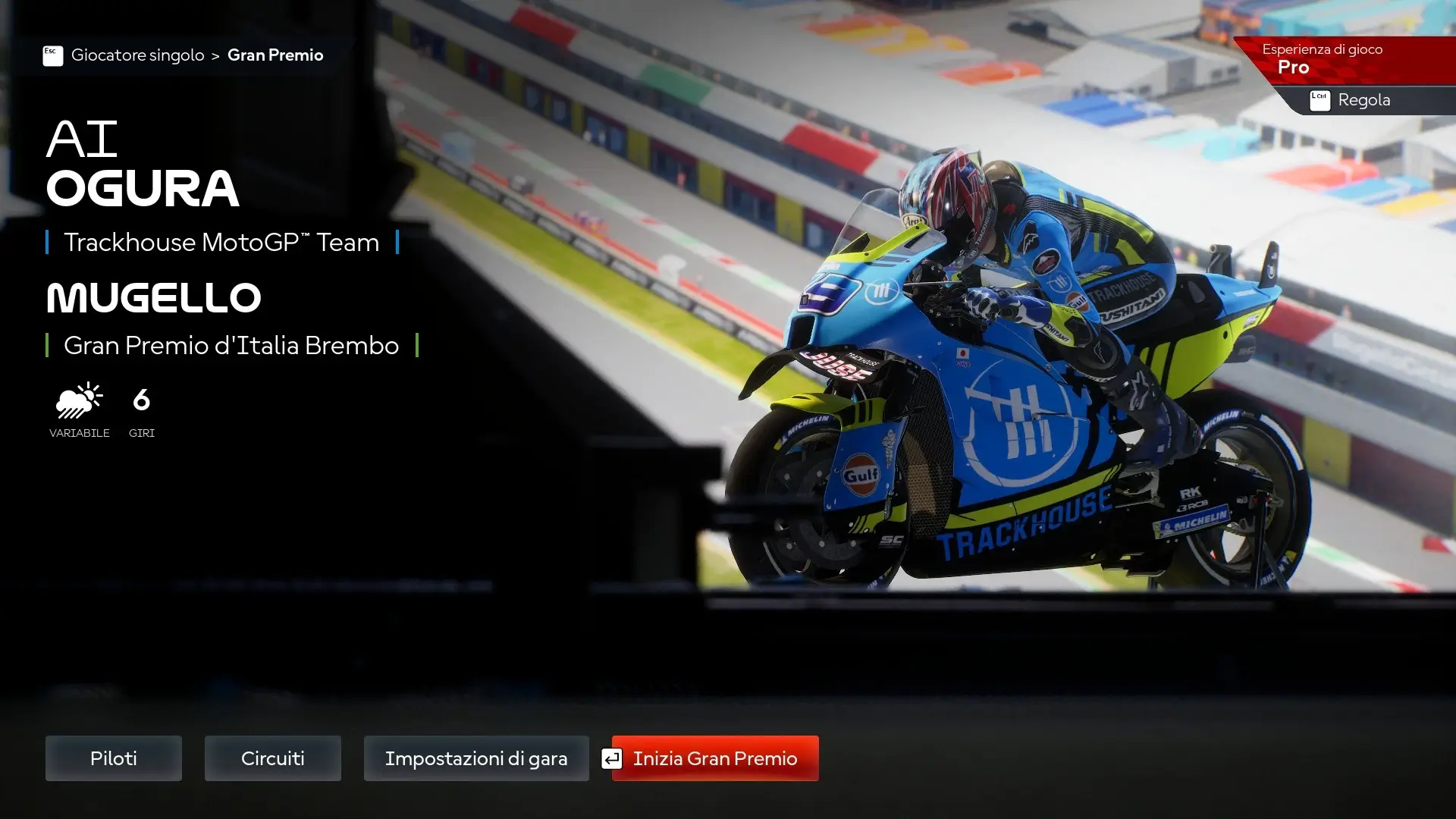Open Impostazioni di gara settings
The image size is (1456, 819).
pyautogui.click(x=476, y=758)
